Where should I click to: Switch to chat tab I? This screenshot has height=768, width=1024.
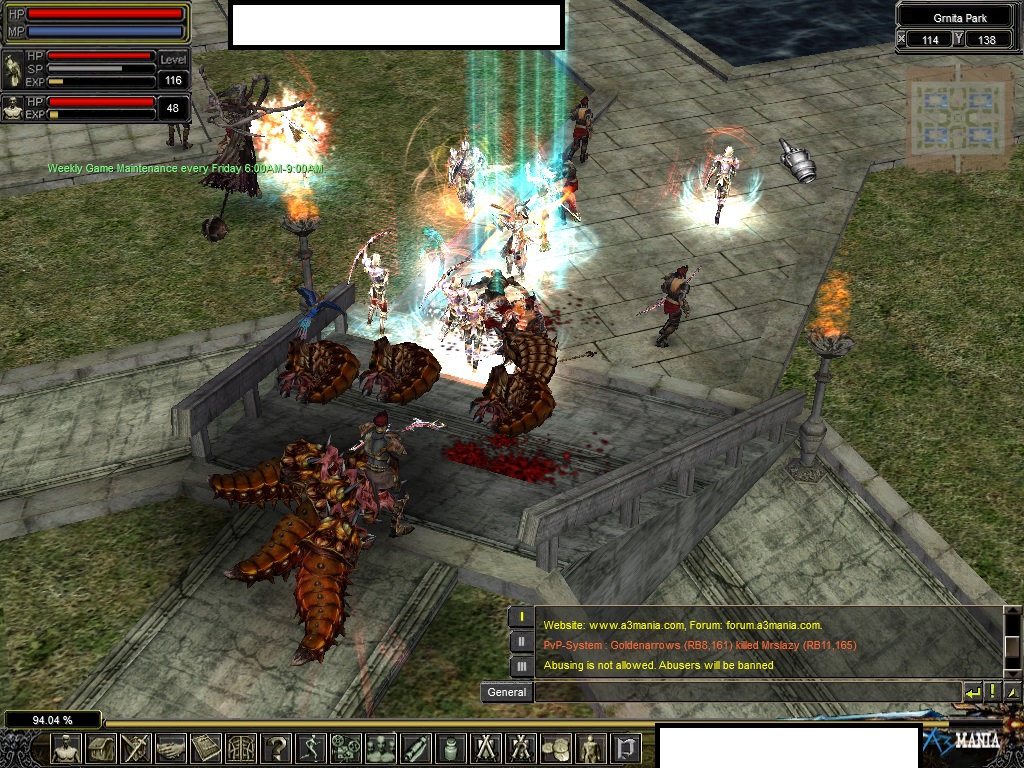(521, 617)
